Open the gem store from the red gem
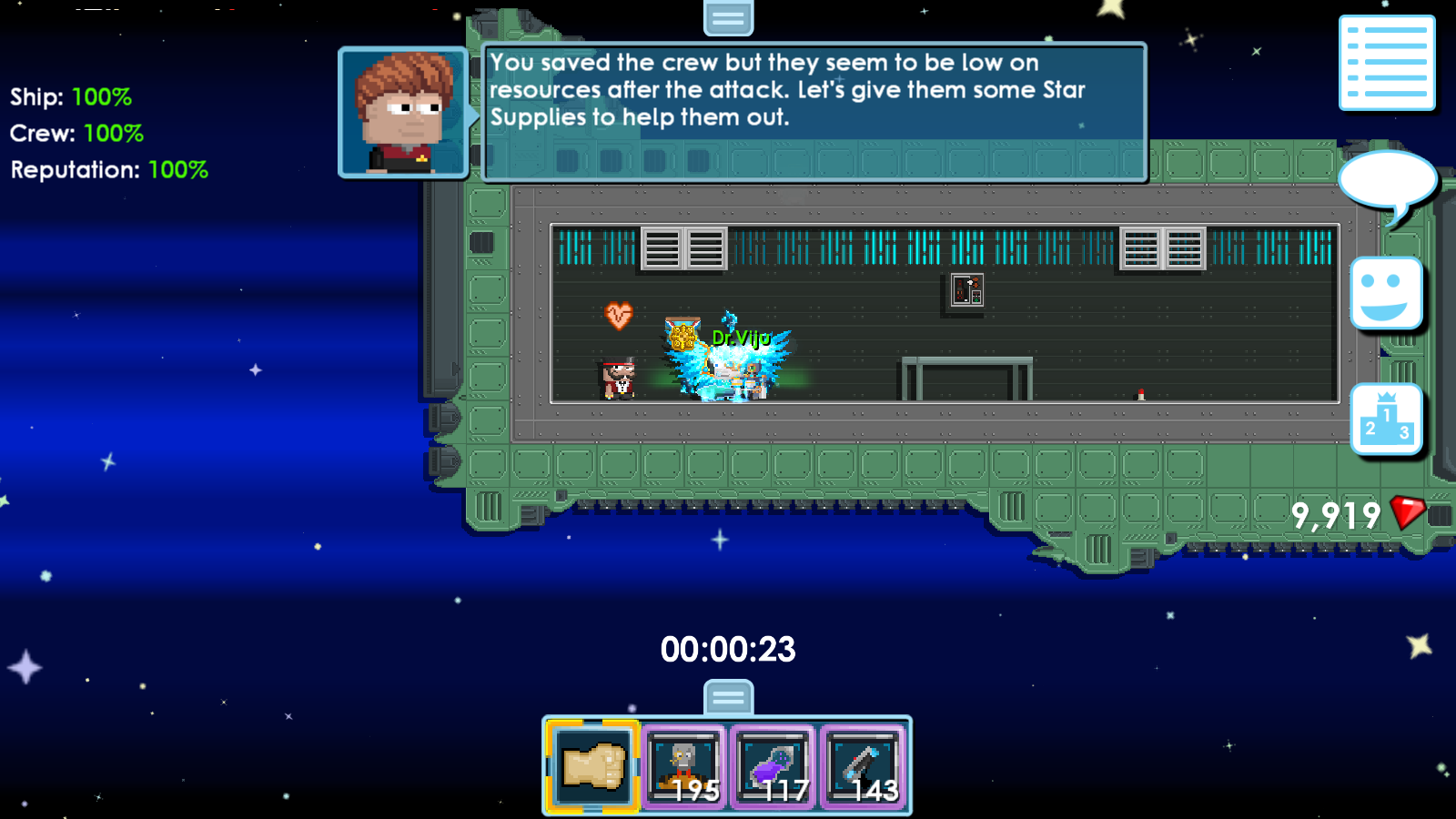This screenshot has height=819, width=1456. click(1407, 513)
